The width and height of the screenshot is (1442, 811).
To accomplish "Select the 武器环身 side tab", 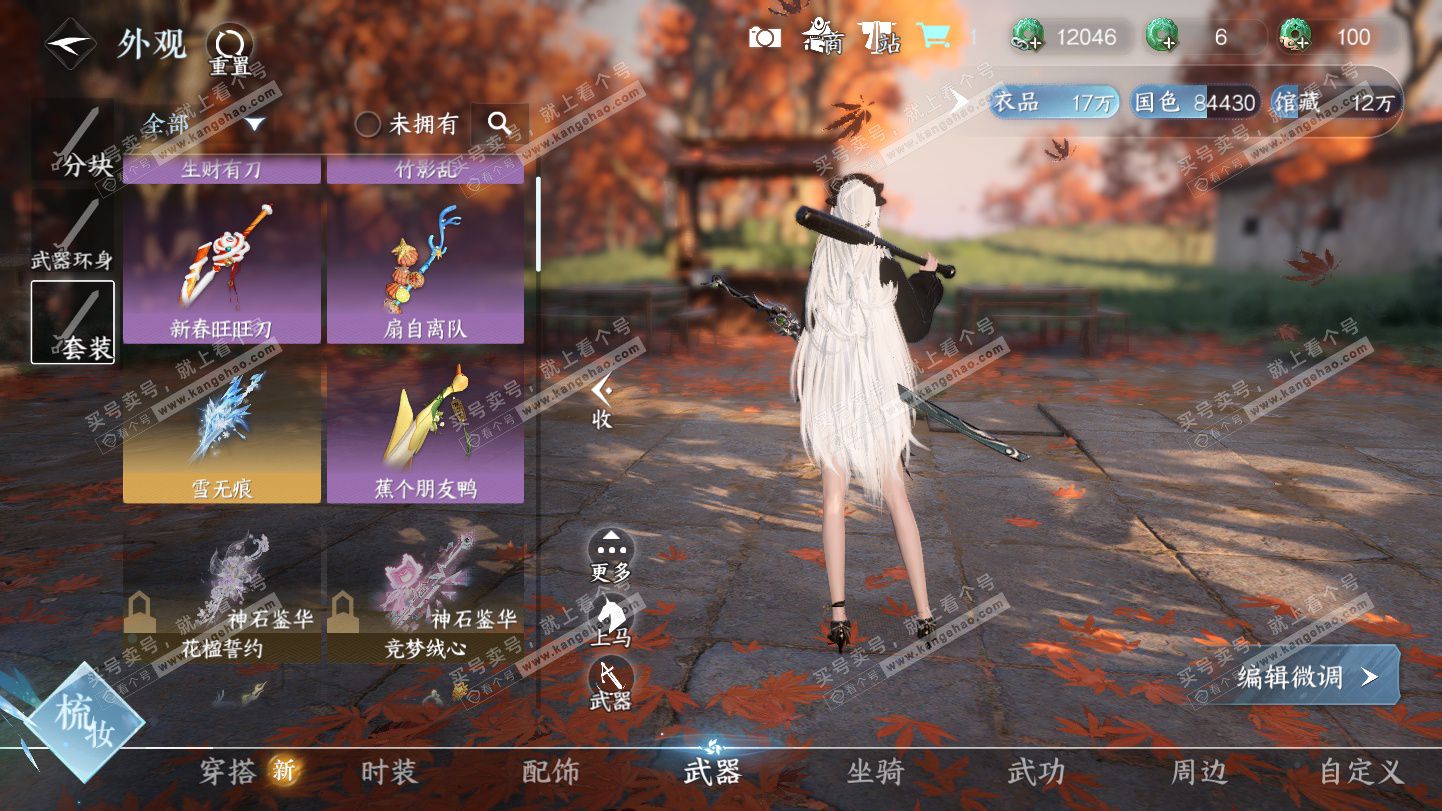I will (x=73, y=236).
